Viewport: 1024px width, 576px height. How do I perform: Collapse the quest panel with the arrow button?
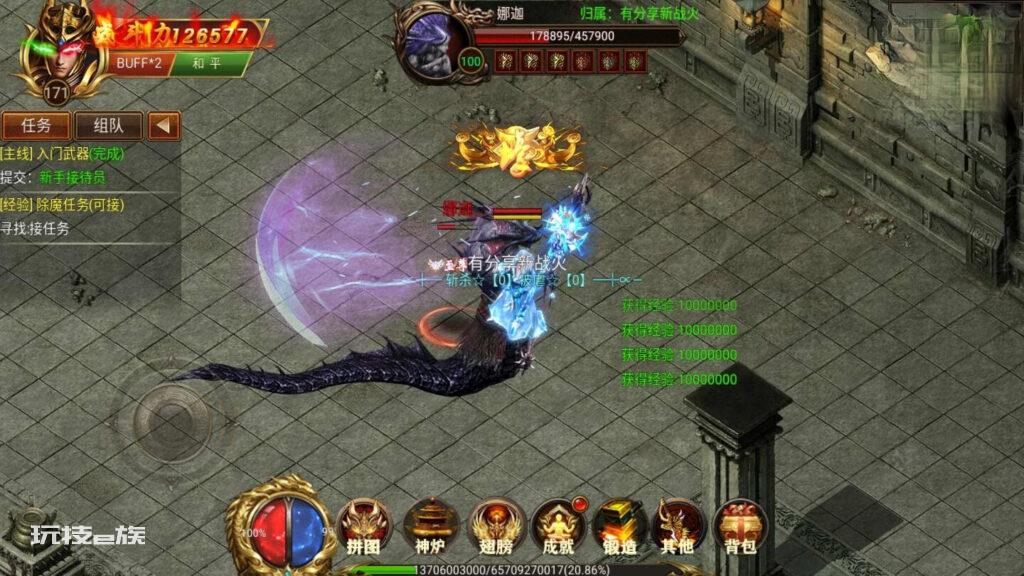[164, 126]
